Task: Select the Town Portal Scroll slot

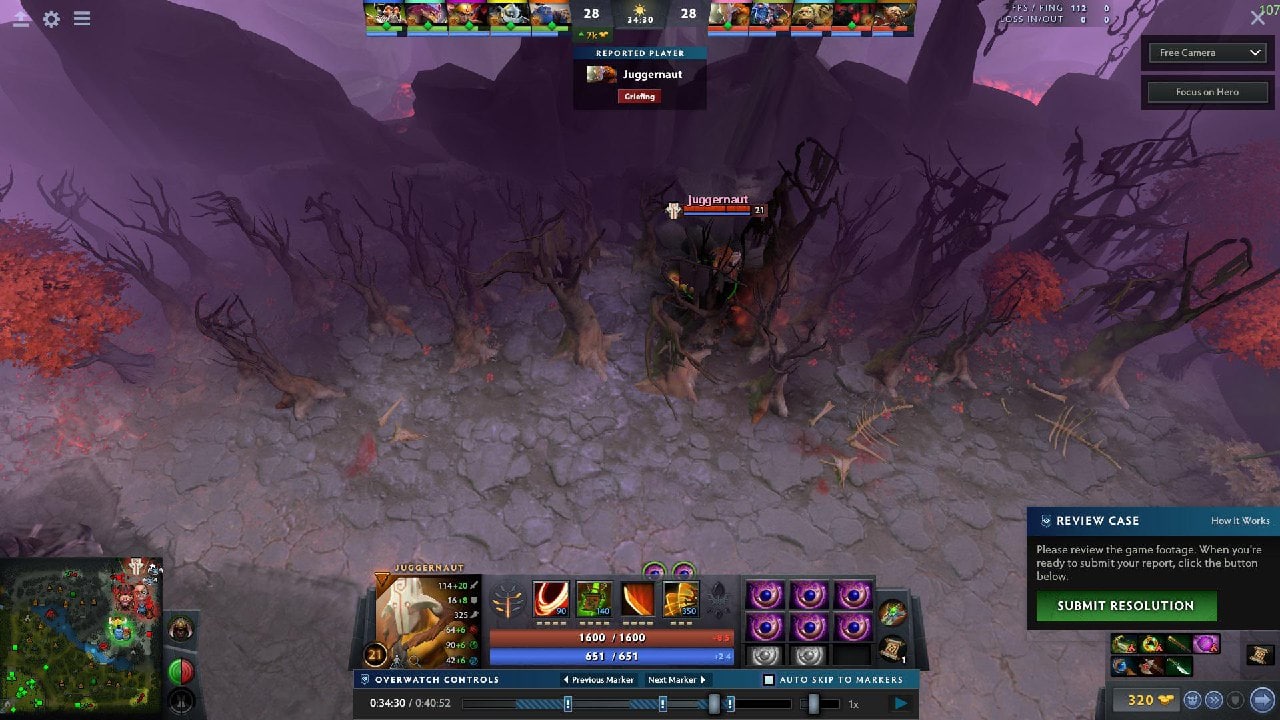Action: point(891,650)
